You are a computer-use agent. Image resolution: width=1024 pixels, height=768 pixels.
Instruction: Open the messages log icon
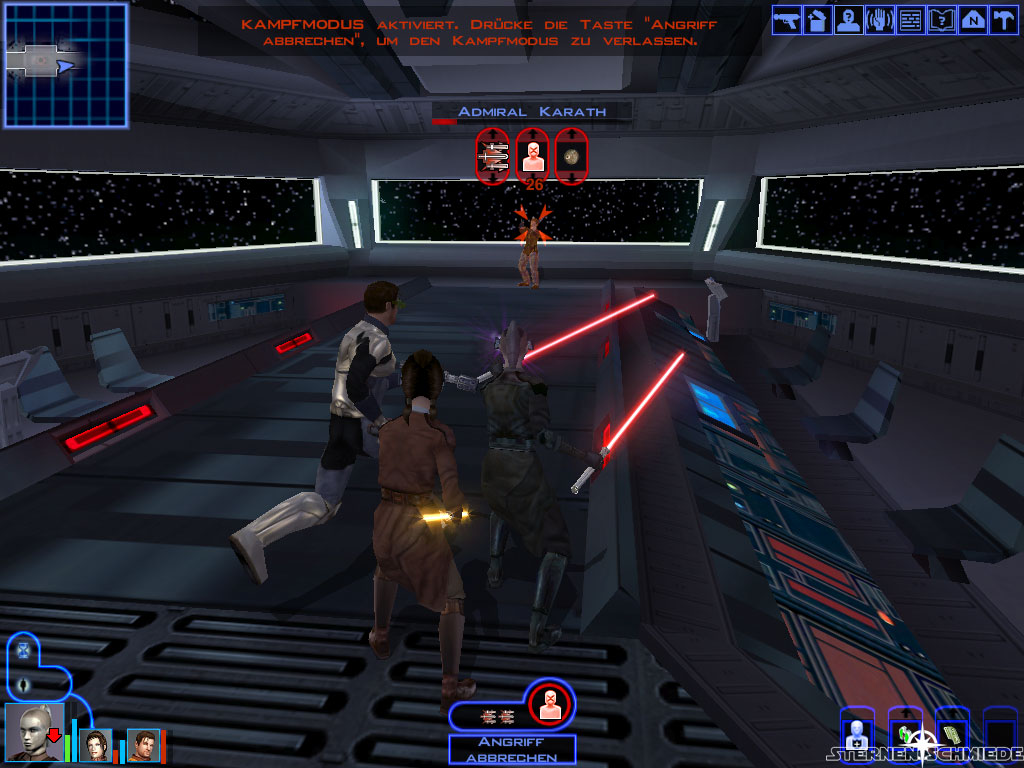pos(910,20)
